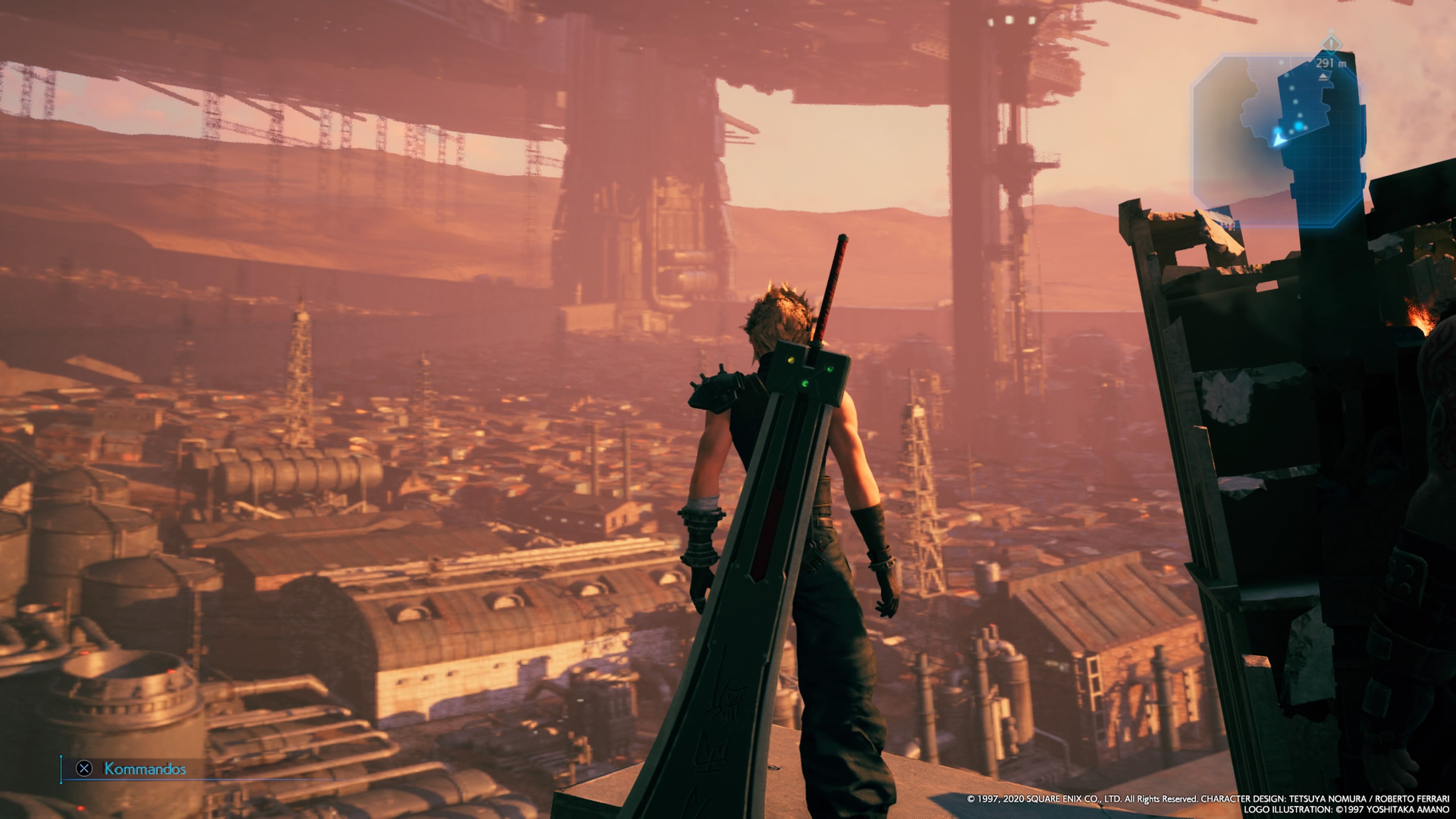Viewport: 1456px width, 819px height.
Task: Click the elevation indicator triangle below the distance readout
Action: coord(1324,77)
